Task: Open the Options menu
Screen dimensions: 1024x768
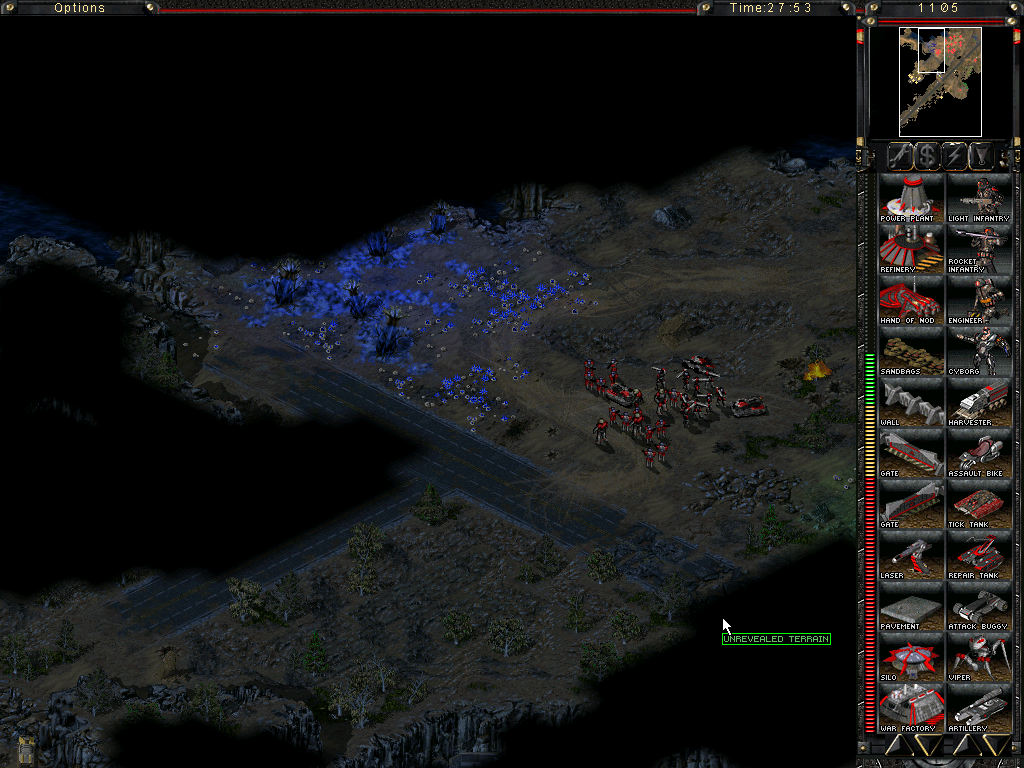Action: (79, 8)
